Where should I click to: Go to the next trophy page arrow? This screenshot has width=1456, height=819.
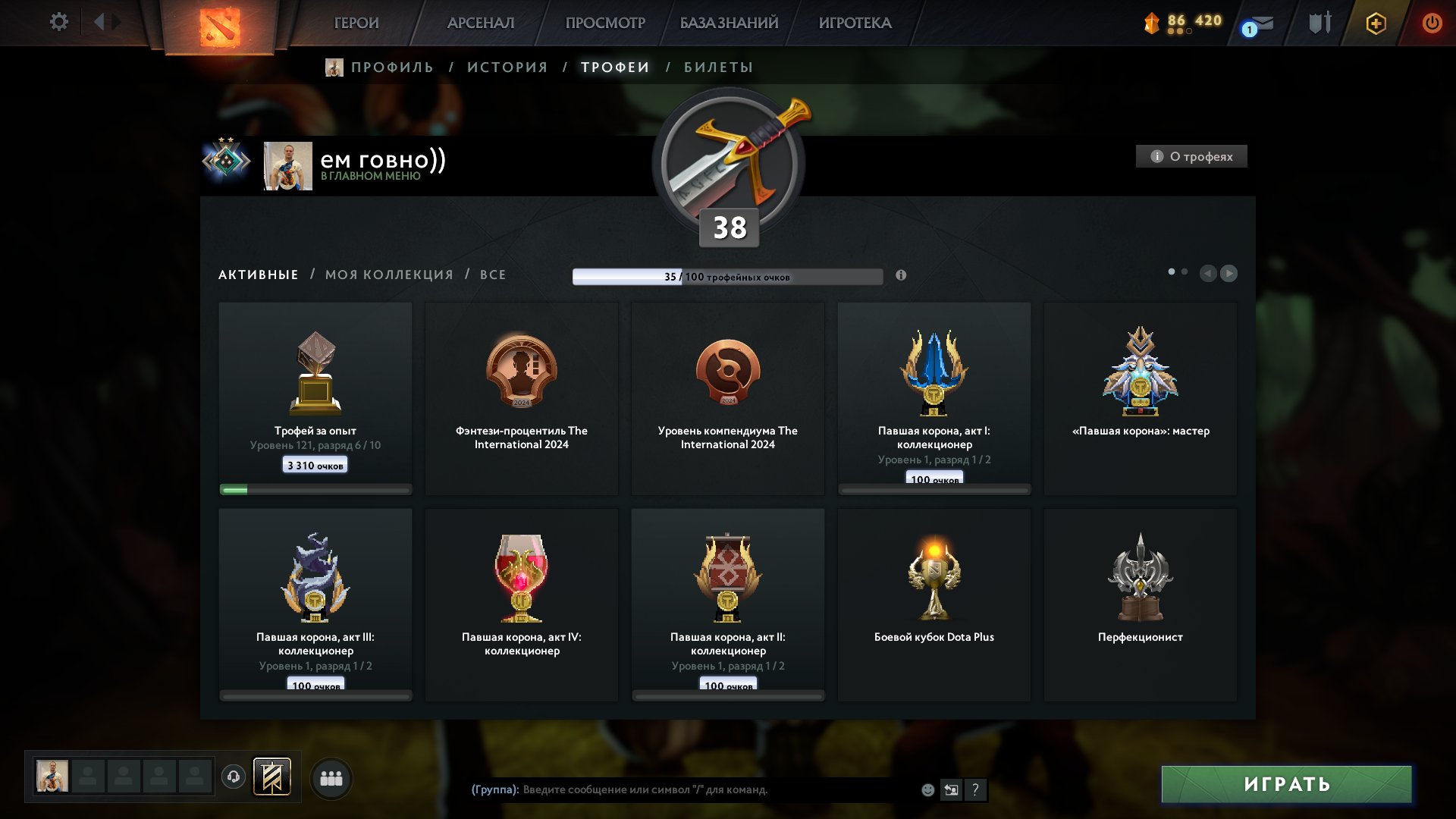click(1229, 273)
